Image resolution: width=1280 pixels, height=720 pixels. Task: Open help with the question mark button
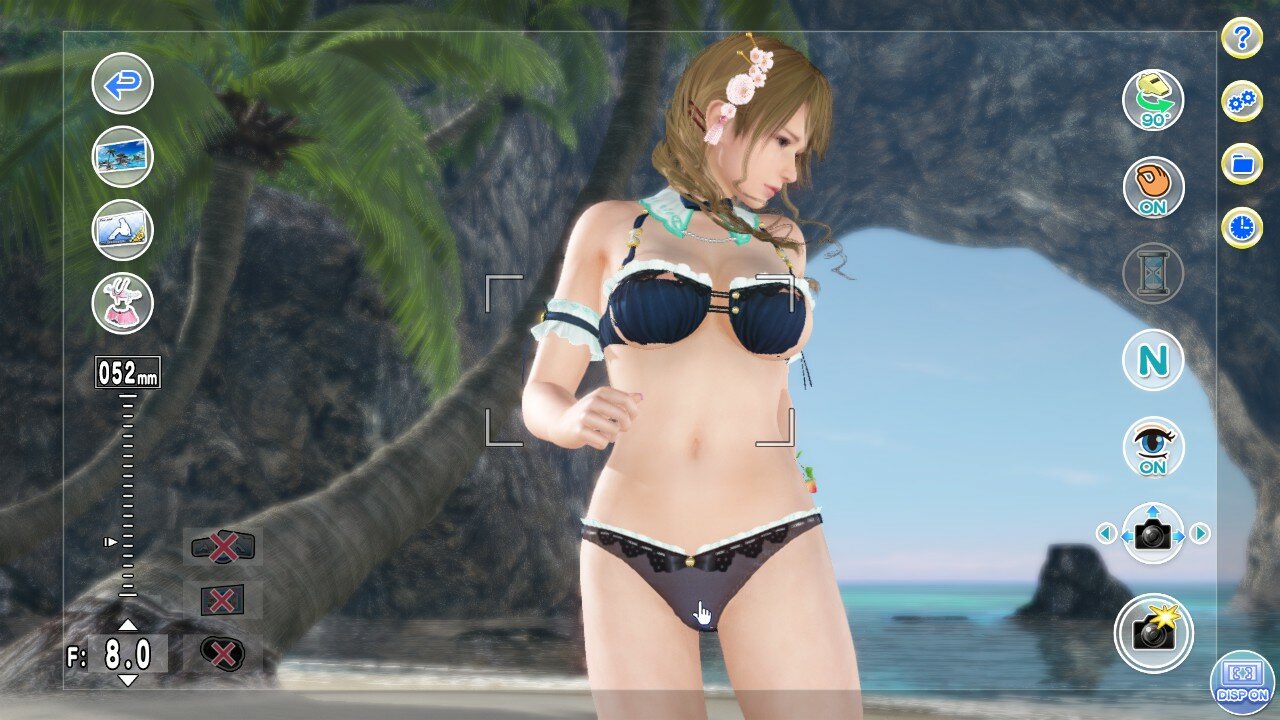click(1240, 38)
